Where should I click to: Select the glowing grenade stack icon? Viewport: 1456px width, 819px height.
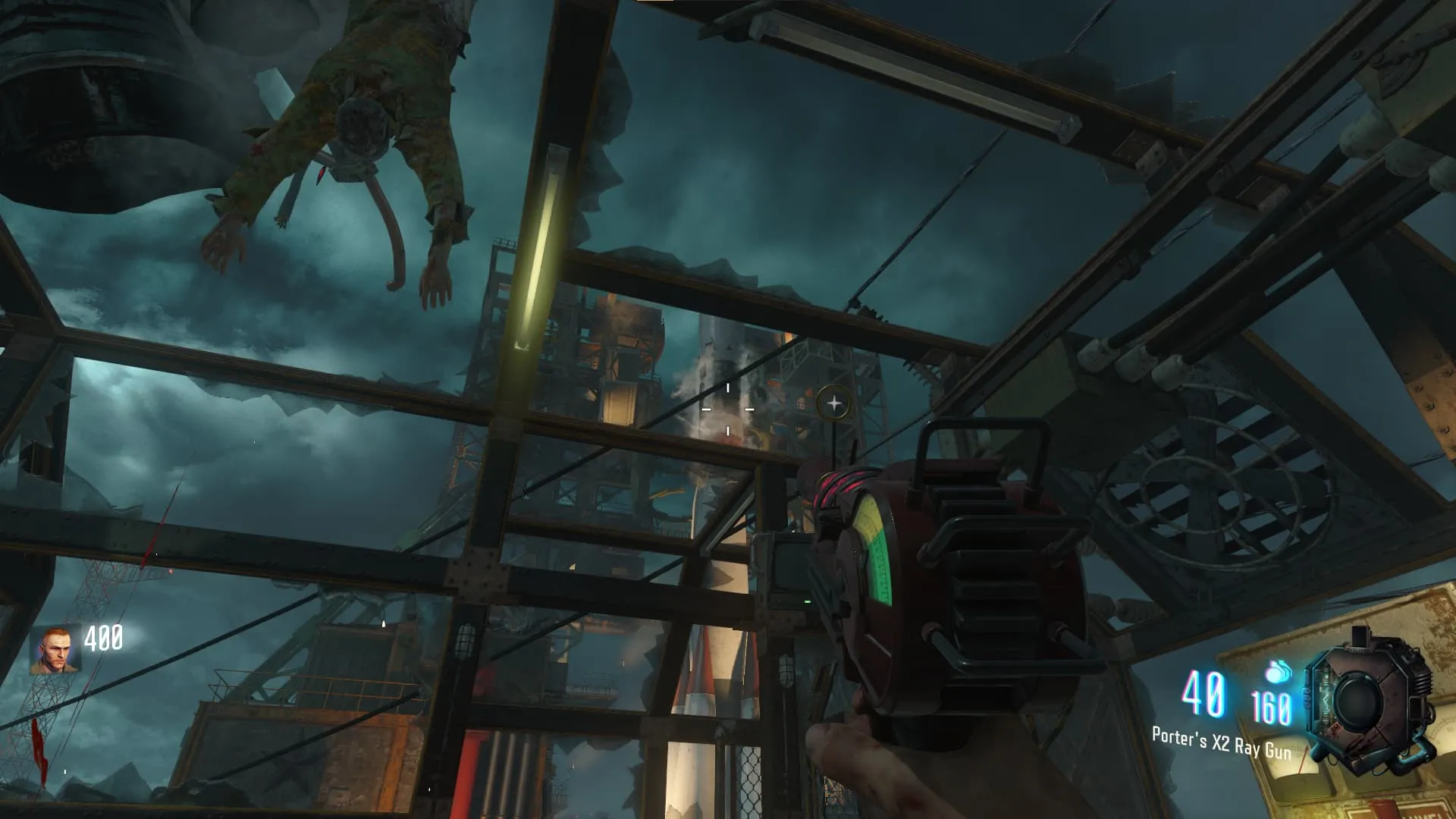[x=1278, y=671]
